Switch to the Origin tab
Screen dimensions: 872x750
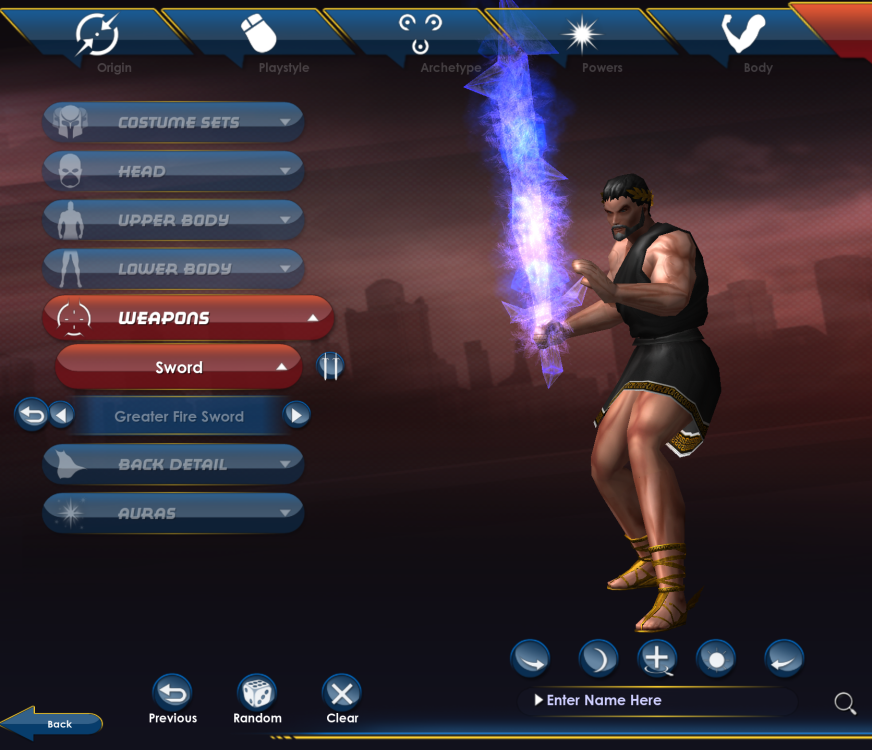98,40
